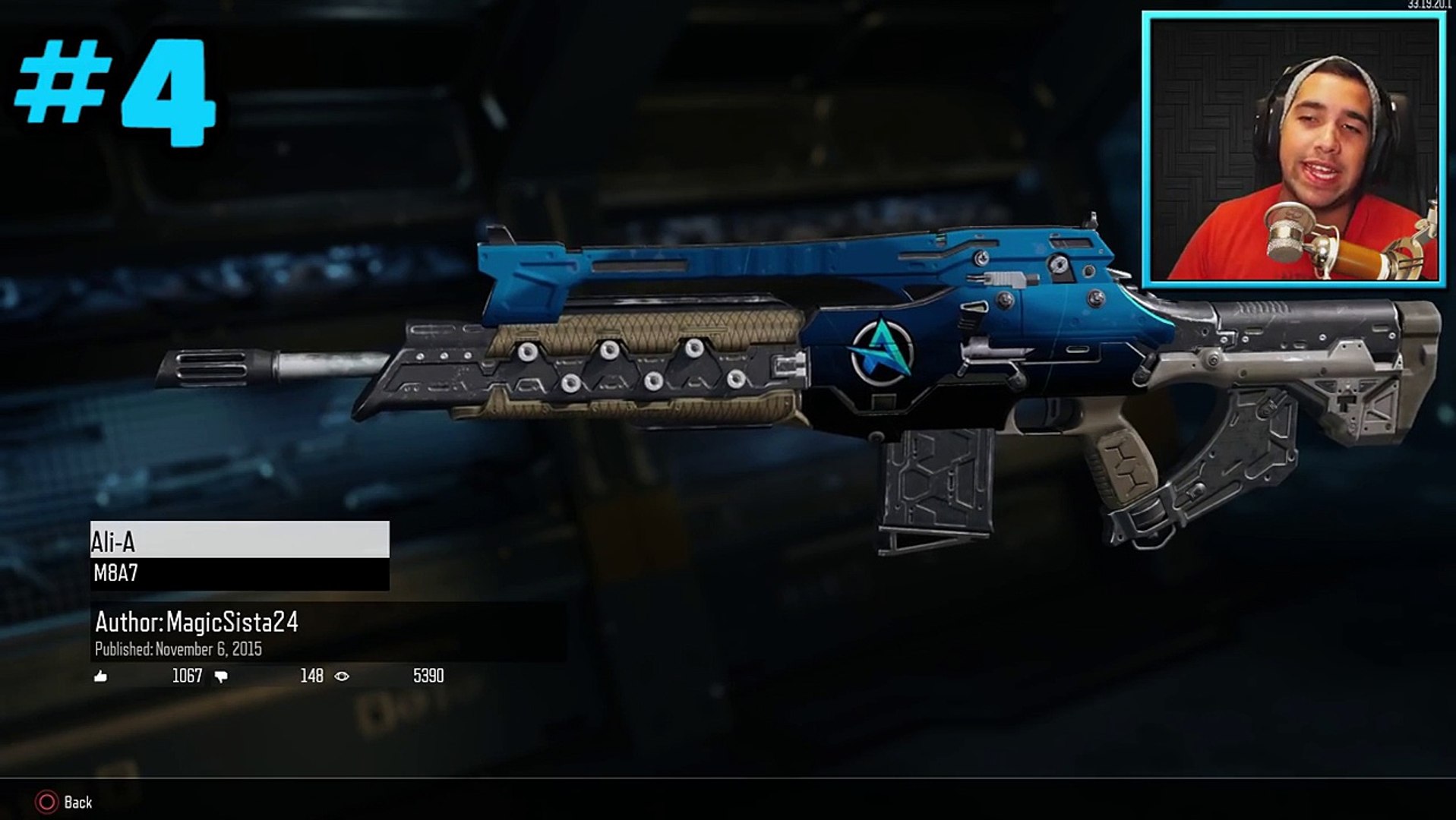
Task: Like the paintjob with the thumbs-up icon
Action: pos(100,676)
